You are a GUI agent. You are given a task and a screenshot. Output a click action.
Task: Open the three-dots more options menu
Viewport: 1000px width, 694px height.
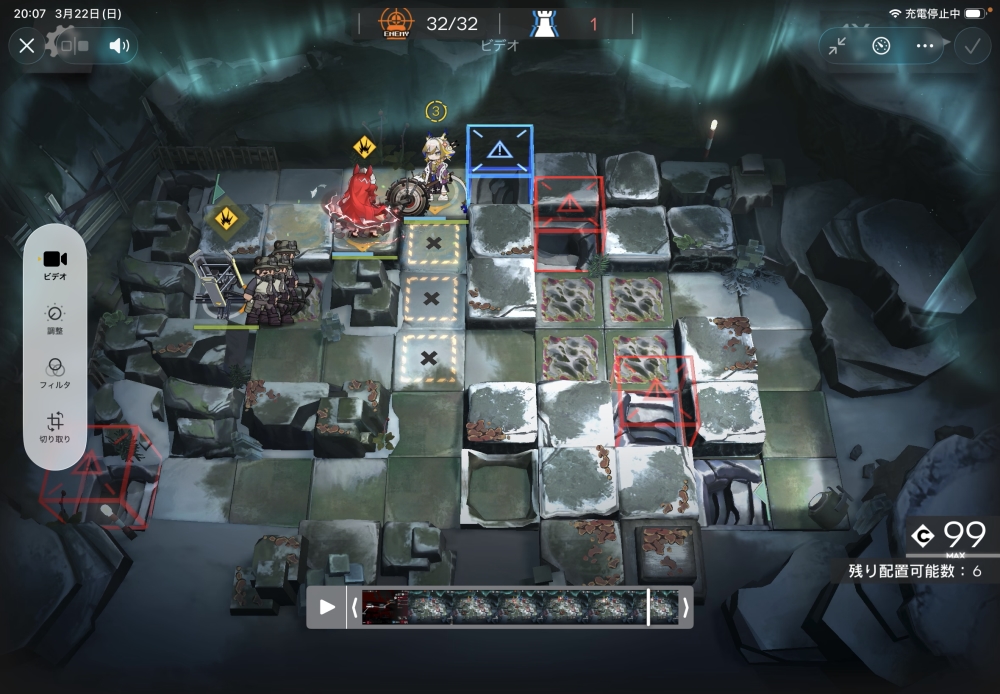coord(925,45)
